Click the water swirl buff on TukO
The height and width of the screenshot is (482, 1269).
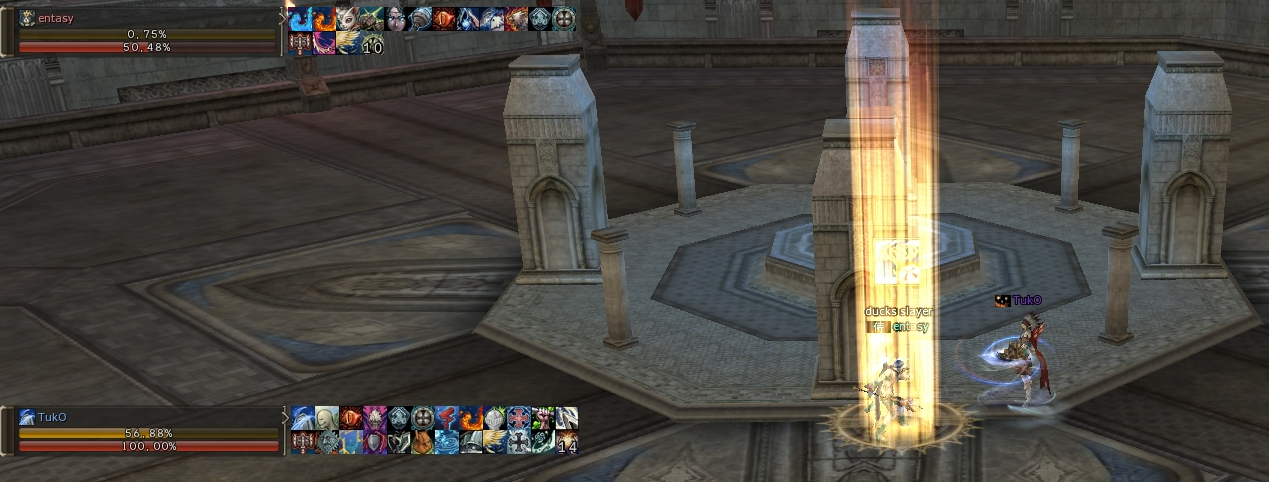point(447,442)
